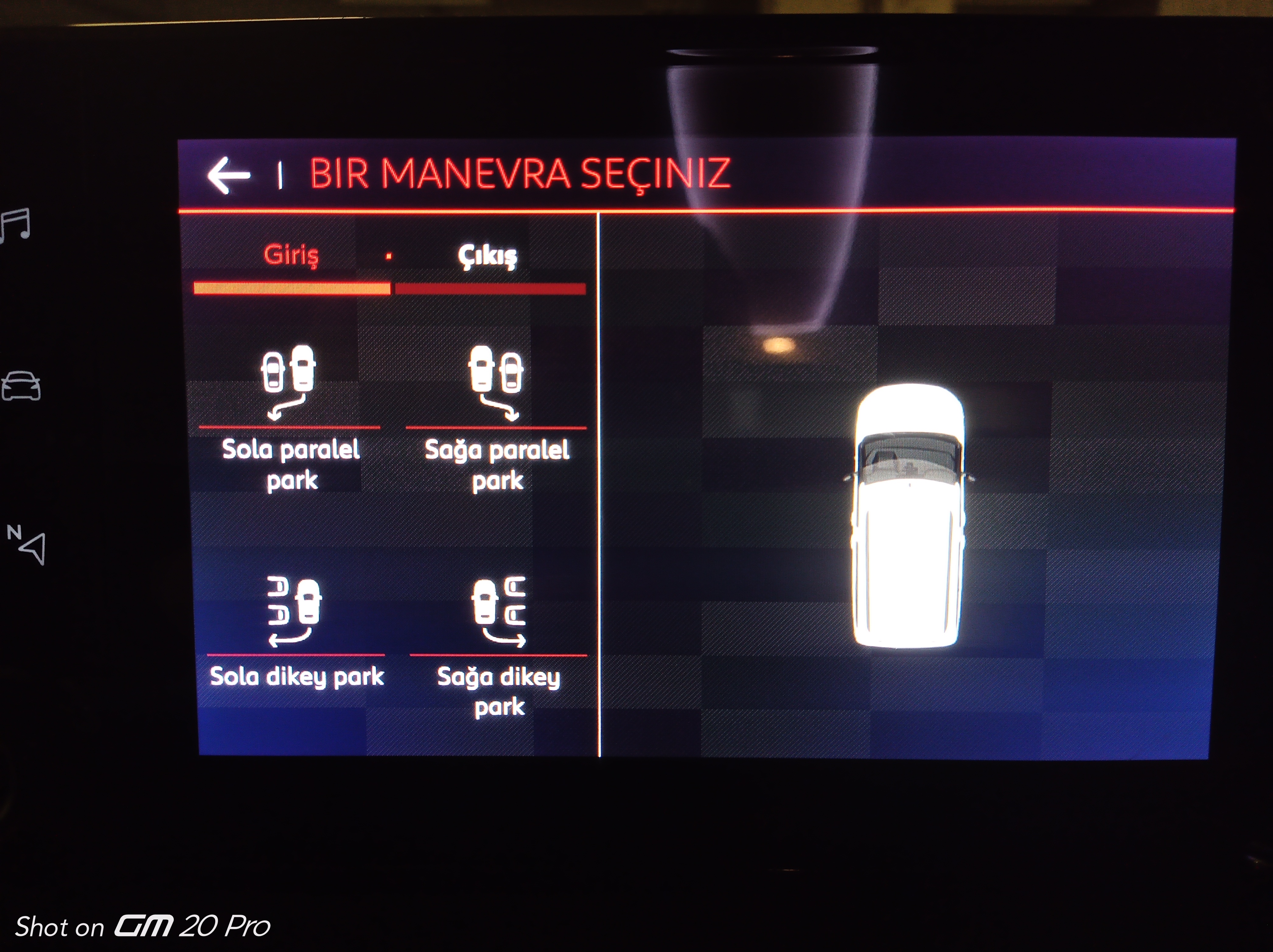Open the car vehicle settings shortcut
Screen dimensions: 1273x952
click(x=21, y=386)
